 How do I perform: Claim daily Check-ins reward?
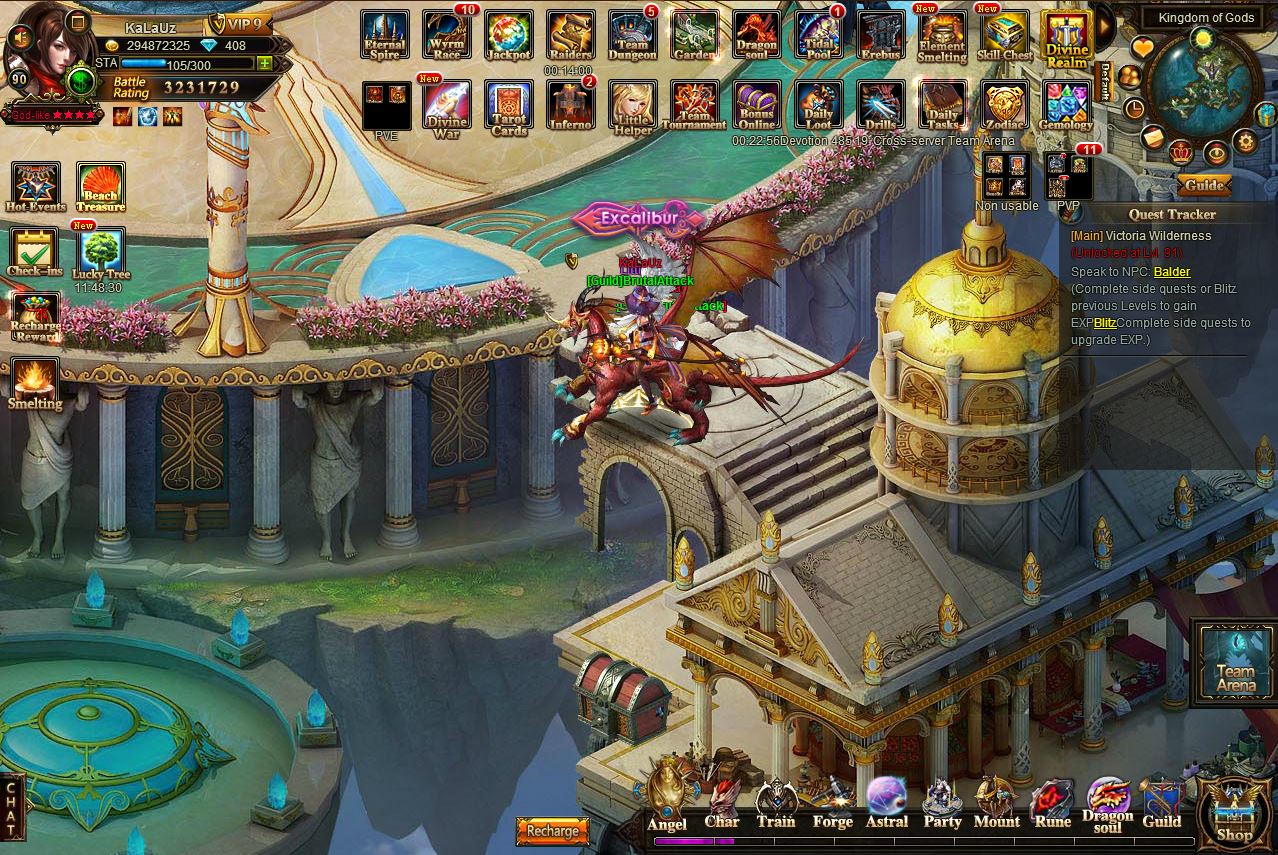click(35, 252)
